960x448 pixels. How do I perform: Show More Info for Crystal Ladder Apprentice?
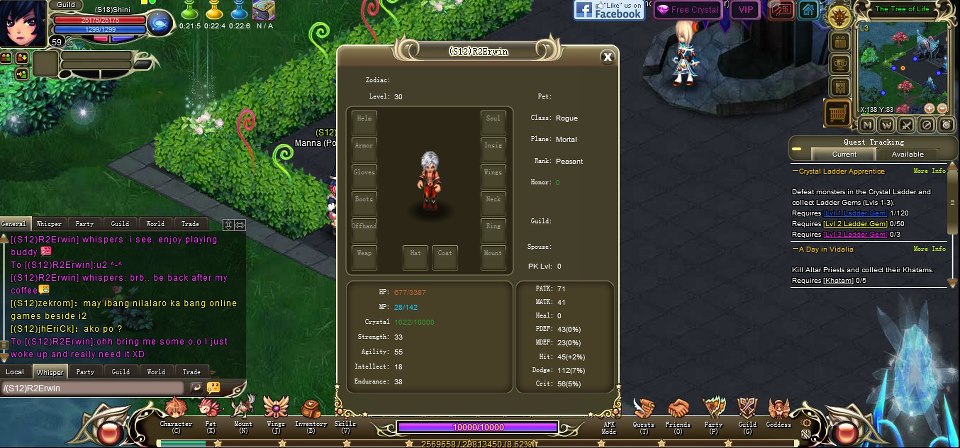[929, 170]
